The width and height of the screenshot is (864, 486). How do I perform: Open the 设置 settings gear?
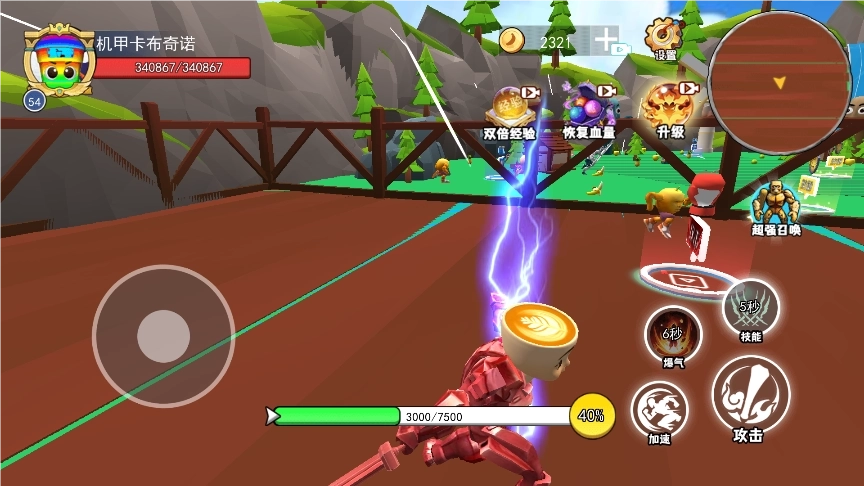pos(663,38)
